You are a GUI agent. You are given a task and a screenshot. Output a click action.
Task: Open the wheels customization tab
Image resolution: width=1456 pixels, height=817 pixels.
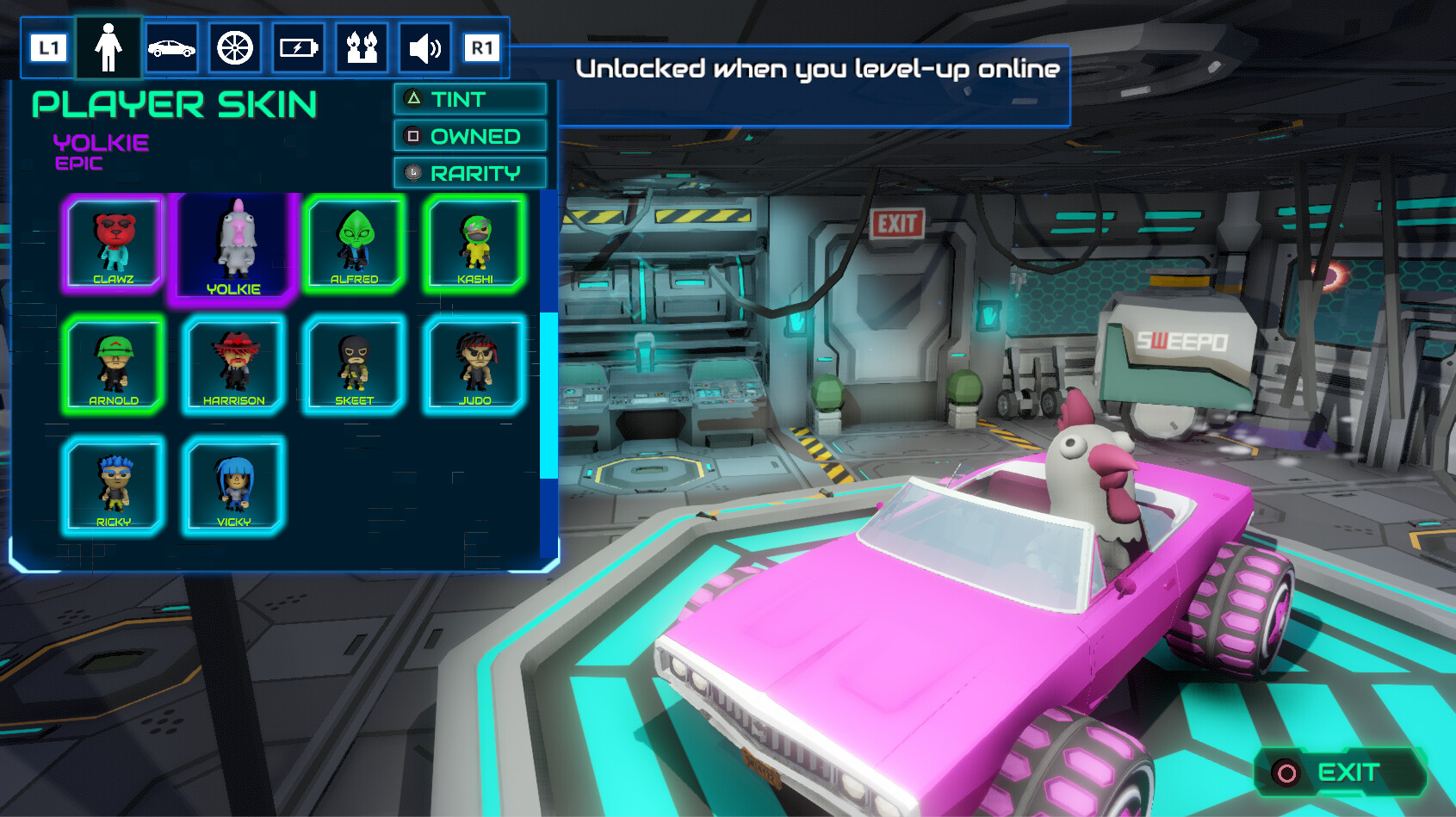[234, 48]
